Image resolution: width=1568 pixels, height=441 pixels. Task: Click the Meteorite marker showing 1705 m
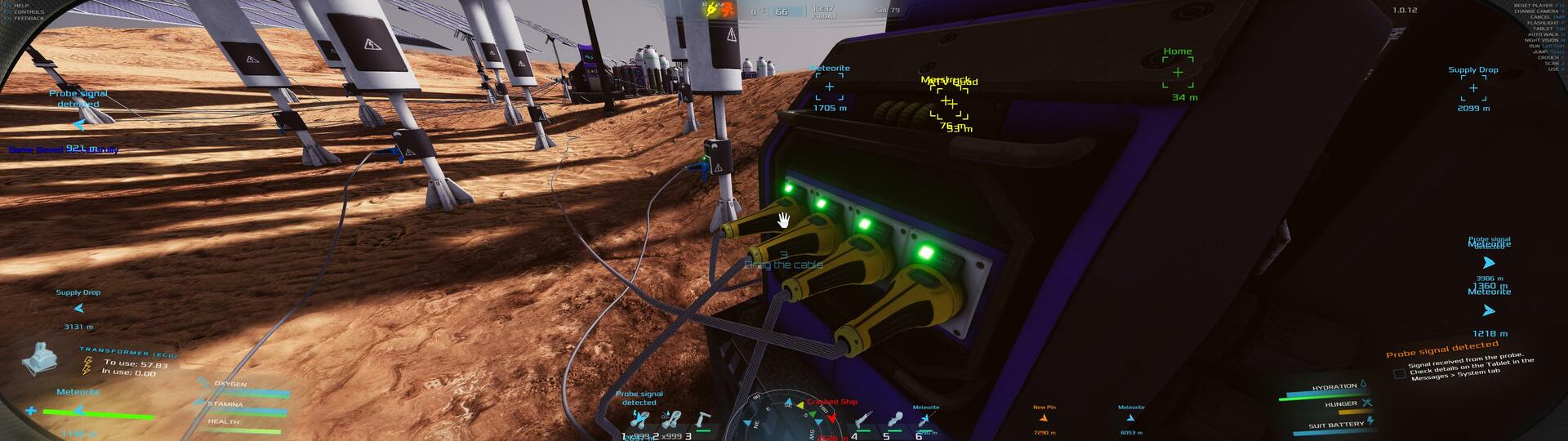829,87
